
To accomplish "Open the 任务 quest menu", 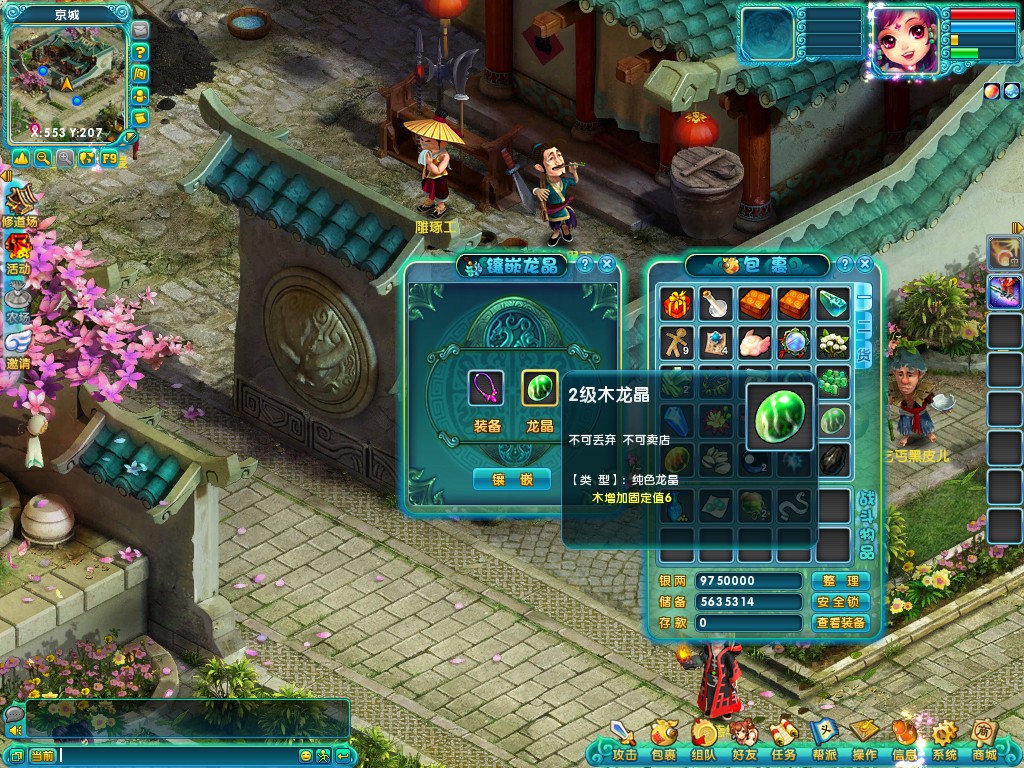I will [784, 741].
